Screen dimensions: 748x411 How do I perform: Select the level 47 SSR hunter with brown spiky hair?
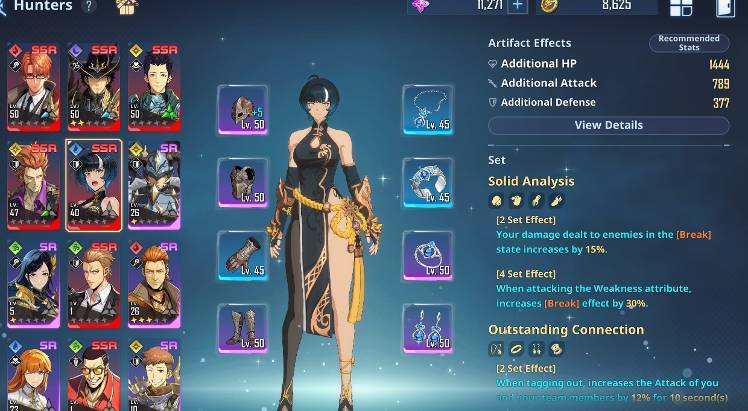pos(33,185)
